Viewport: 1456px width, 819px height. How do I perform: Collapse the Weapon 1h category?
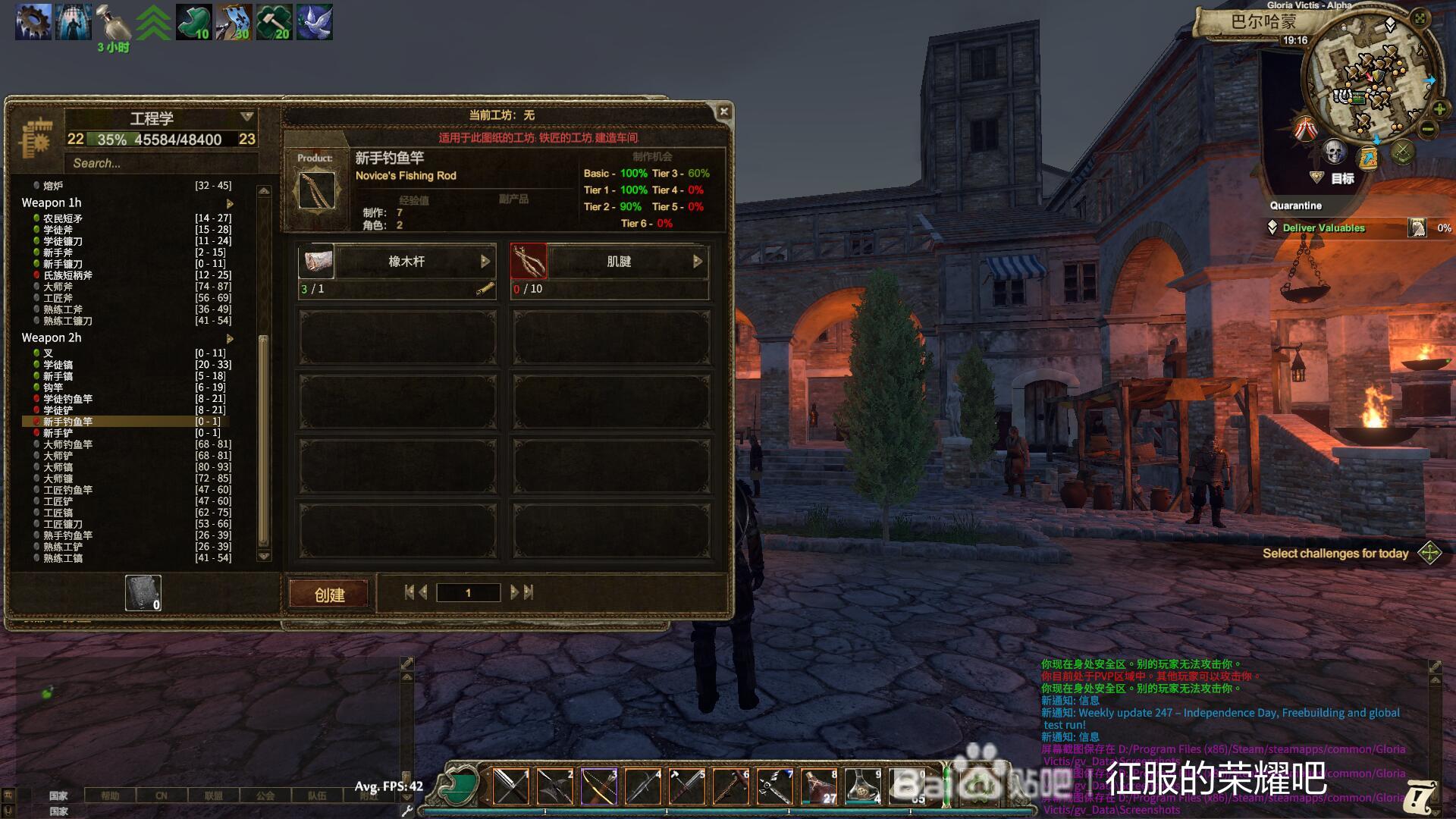click(230, 203)
